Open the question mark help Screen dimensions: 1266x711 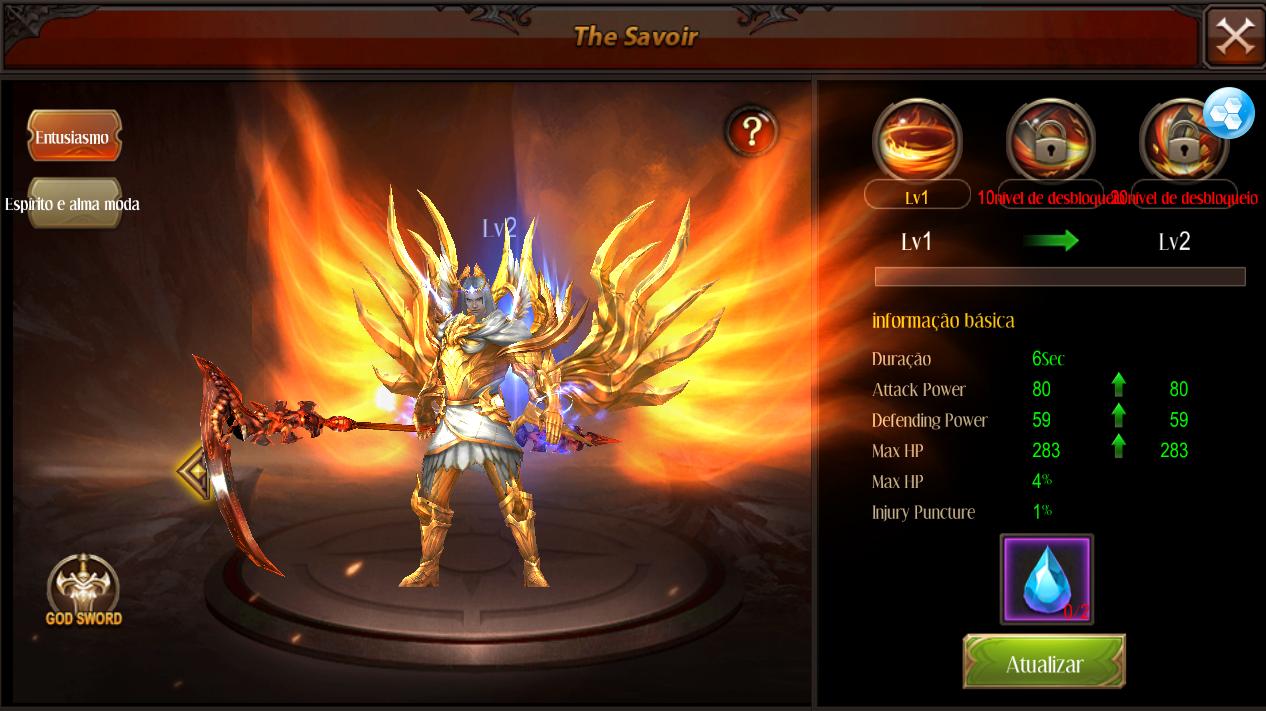click(752, 131)
